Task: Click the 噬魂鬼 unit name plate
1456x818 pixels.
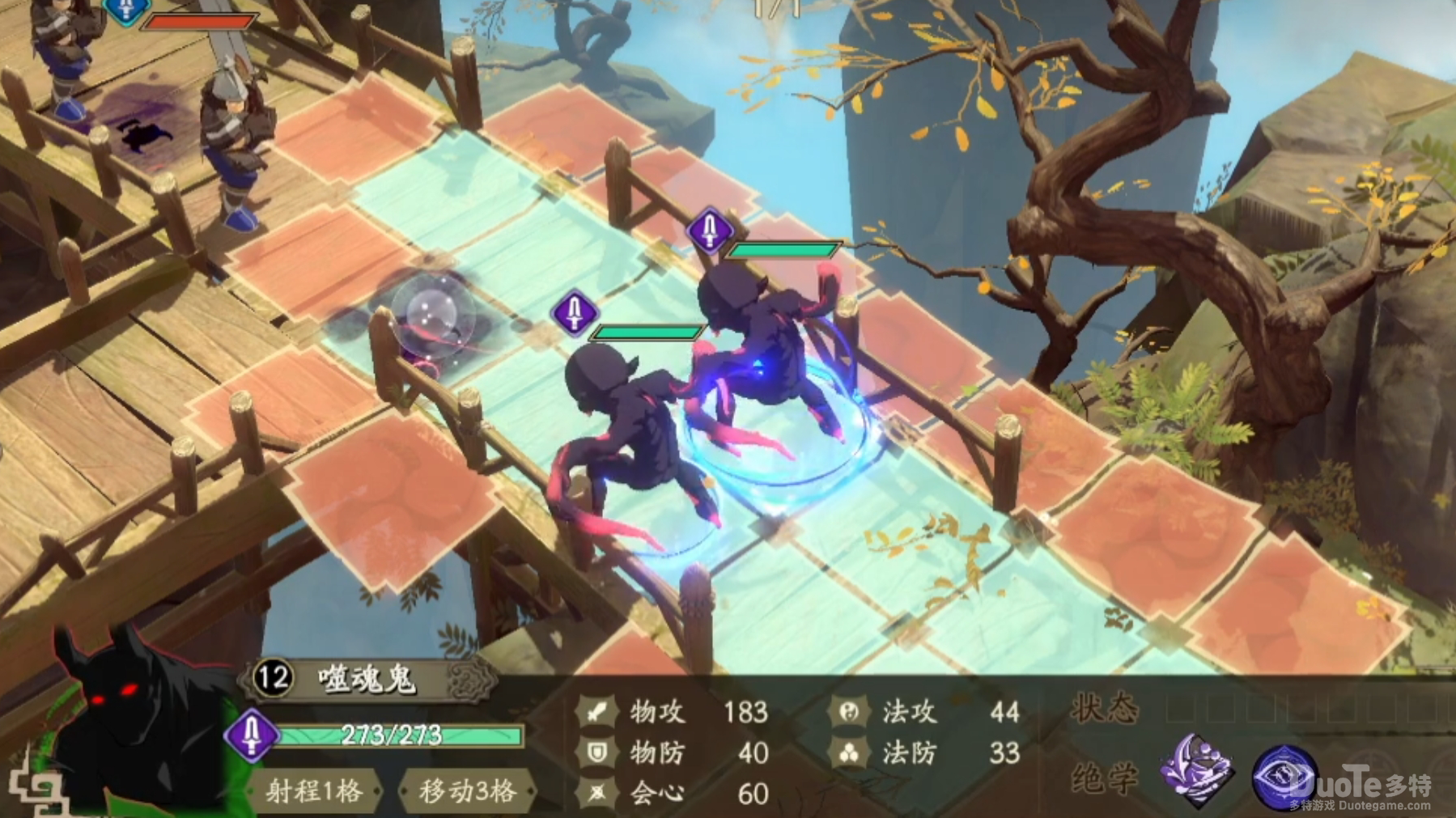Action: [x=368, y=678]
